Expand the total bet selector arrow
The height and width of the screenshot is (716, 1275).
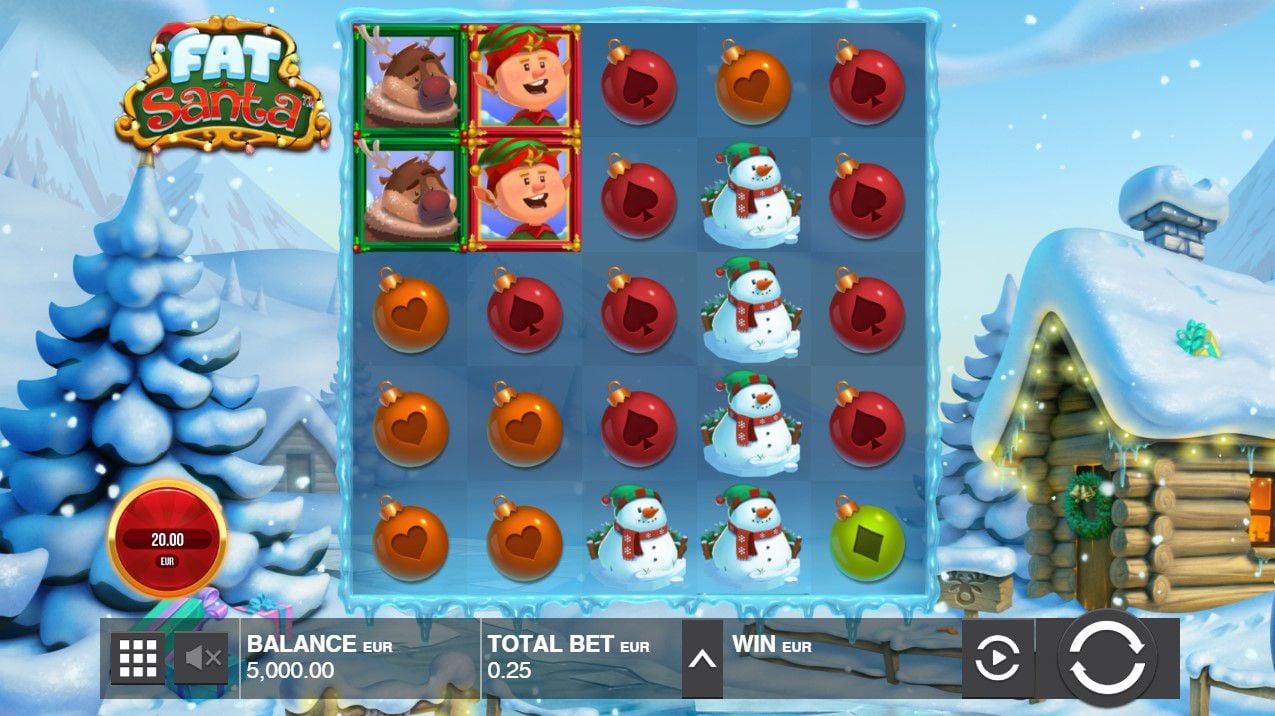[x=702, y=658]
